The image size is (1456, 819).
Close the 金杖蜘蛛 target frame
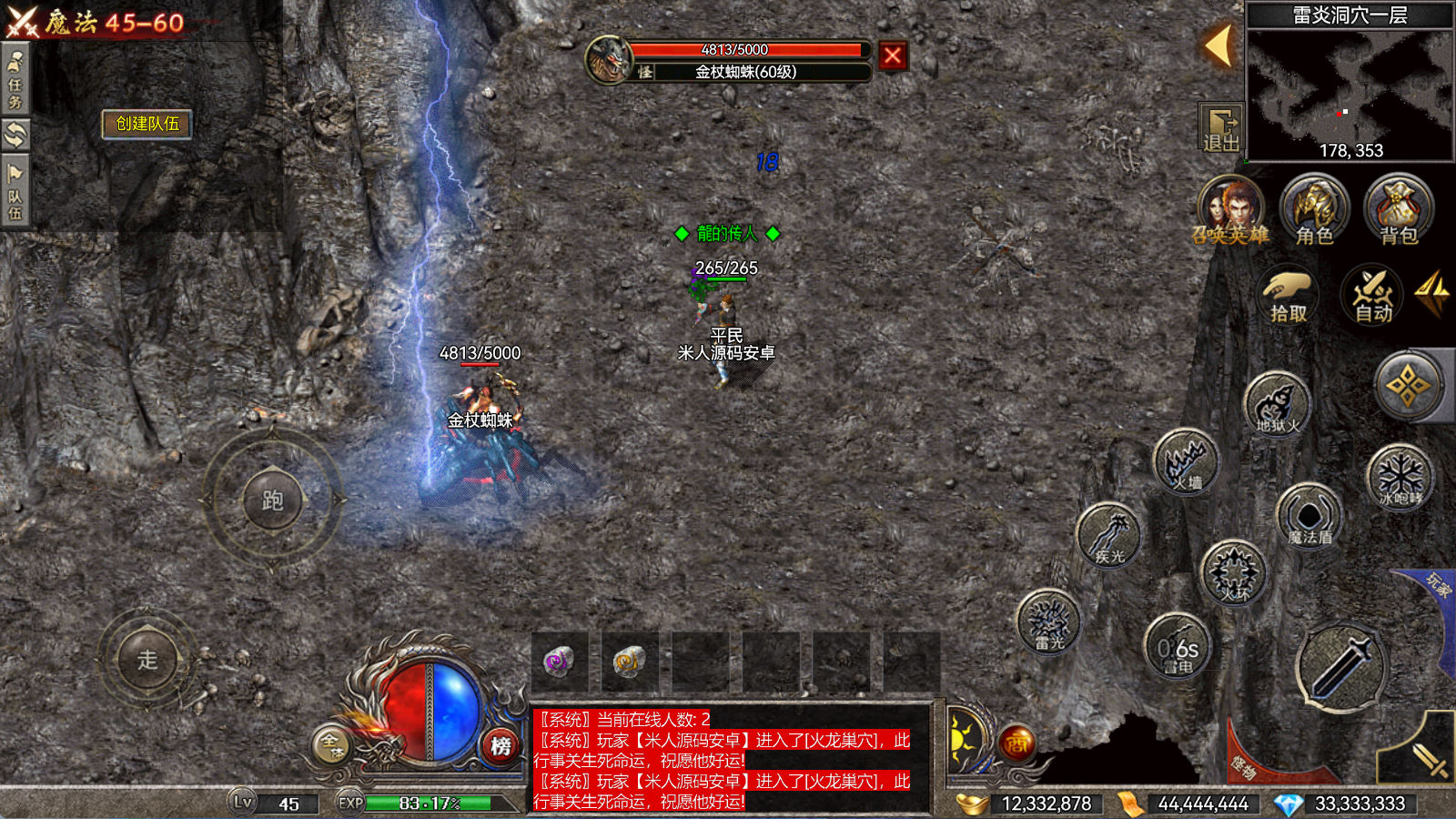coord(893,56)
